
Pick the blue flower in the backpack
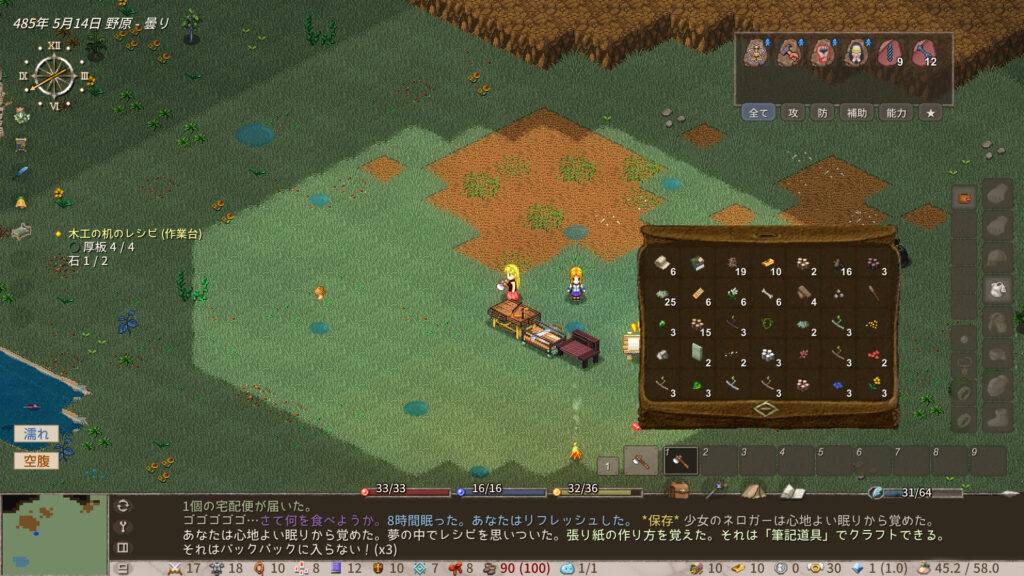tap(840, 385)
